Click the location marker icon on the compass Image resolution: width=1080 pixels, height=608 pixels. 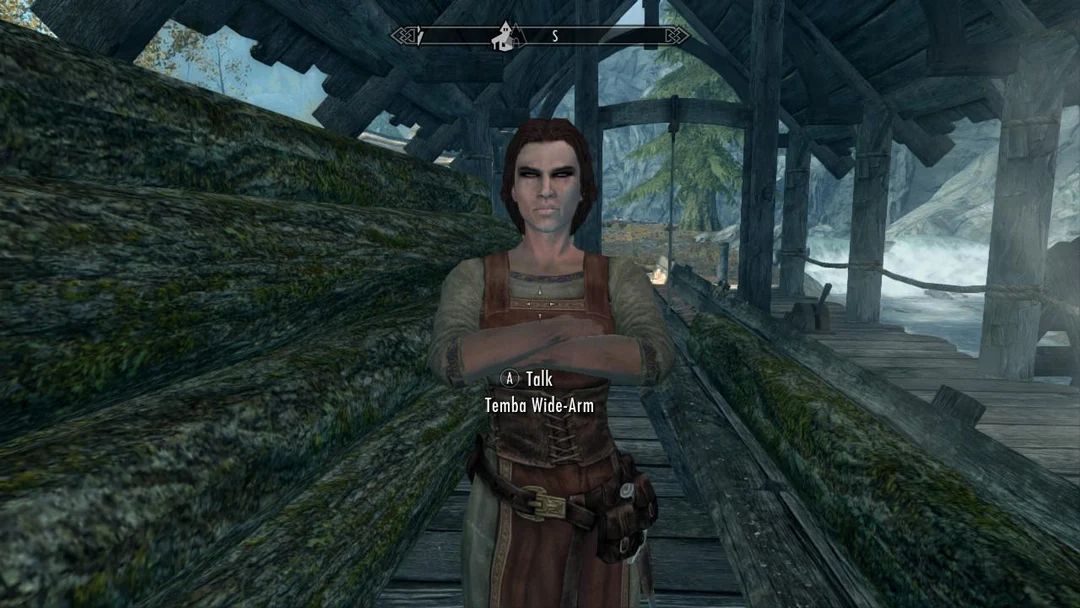coord(501,37)
